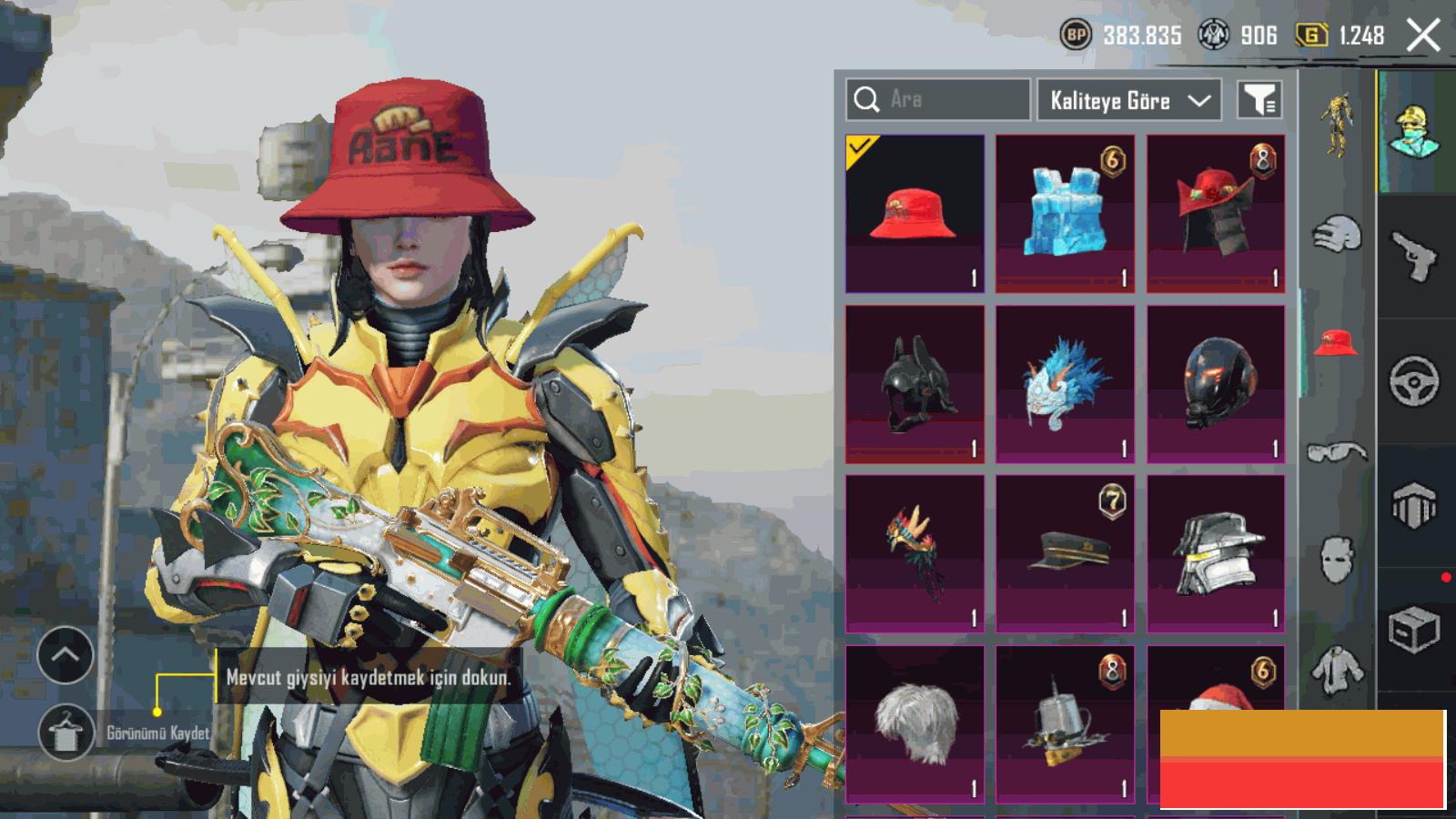Viewport: 1456px width, 819px height.
Task: Pick the blue spiky mask item
Action: (x=1065, y=384)
